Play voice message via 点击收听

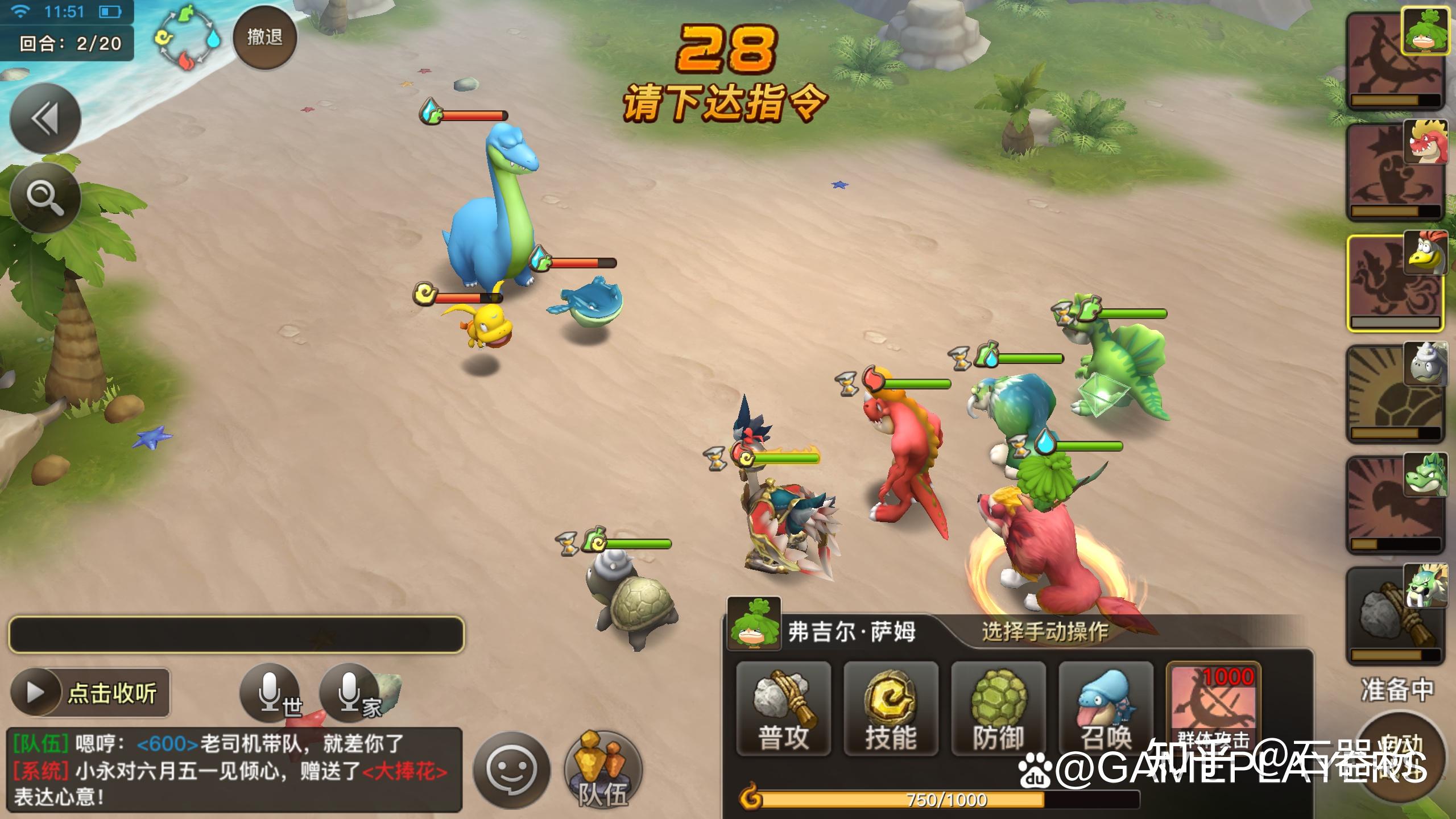click(90, 693)
